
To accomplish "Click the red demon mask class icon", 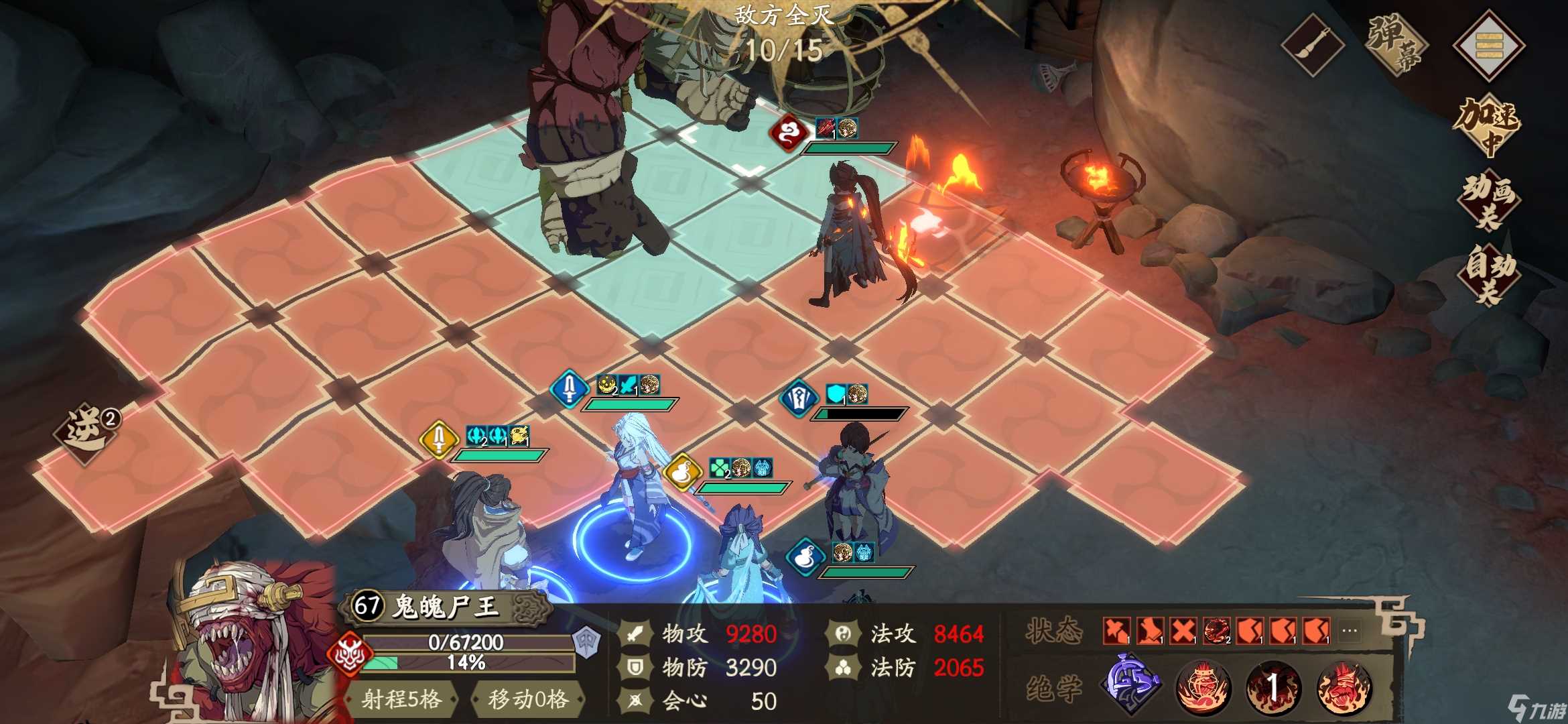I will [x=348, y=653].
